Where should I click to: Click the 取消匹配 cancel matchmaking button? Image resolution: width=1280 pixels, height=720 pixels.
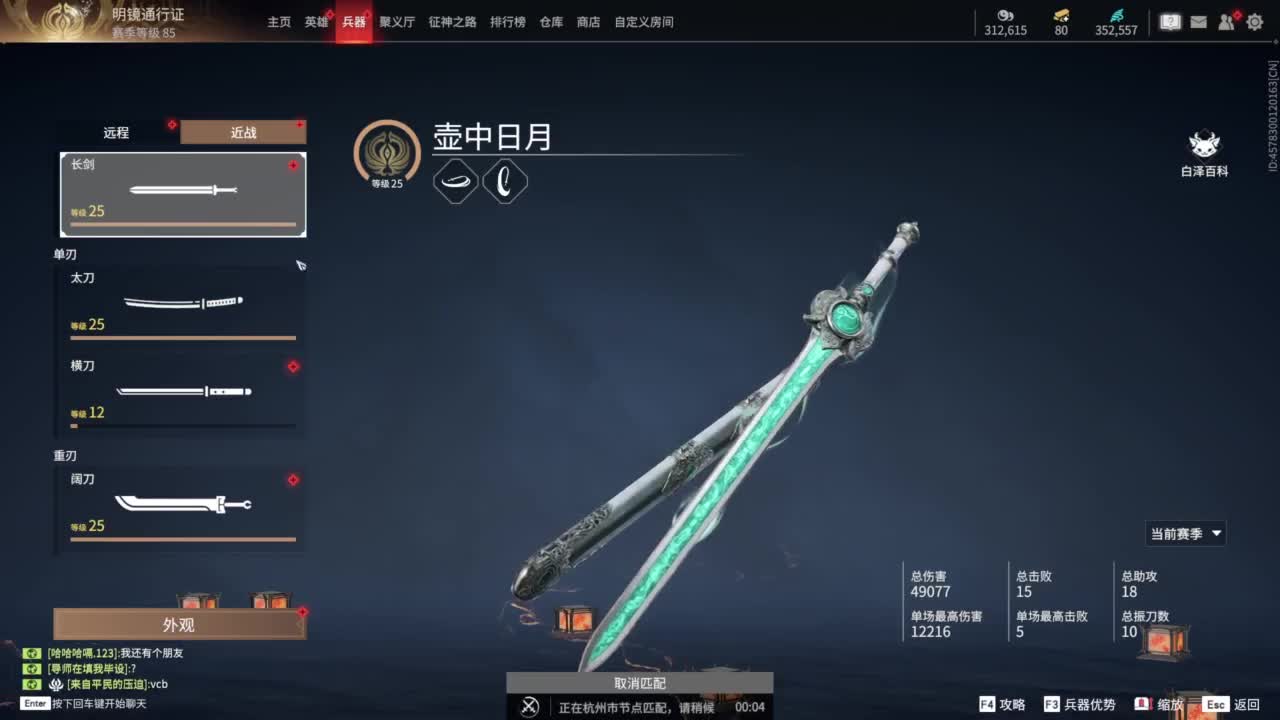(x=640, y=683)
